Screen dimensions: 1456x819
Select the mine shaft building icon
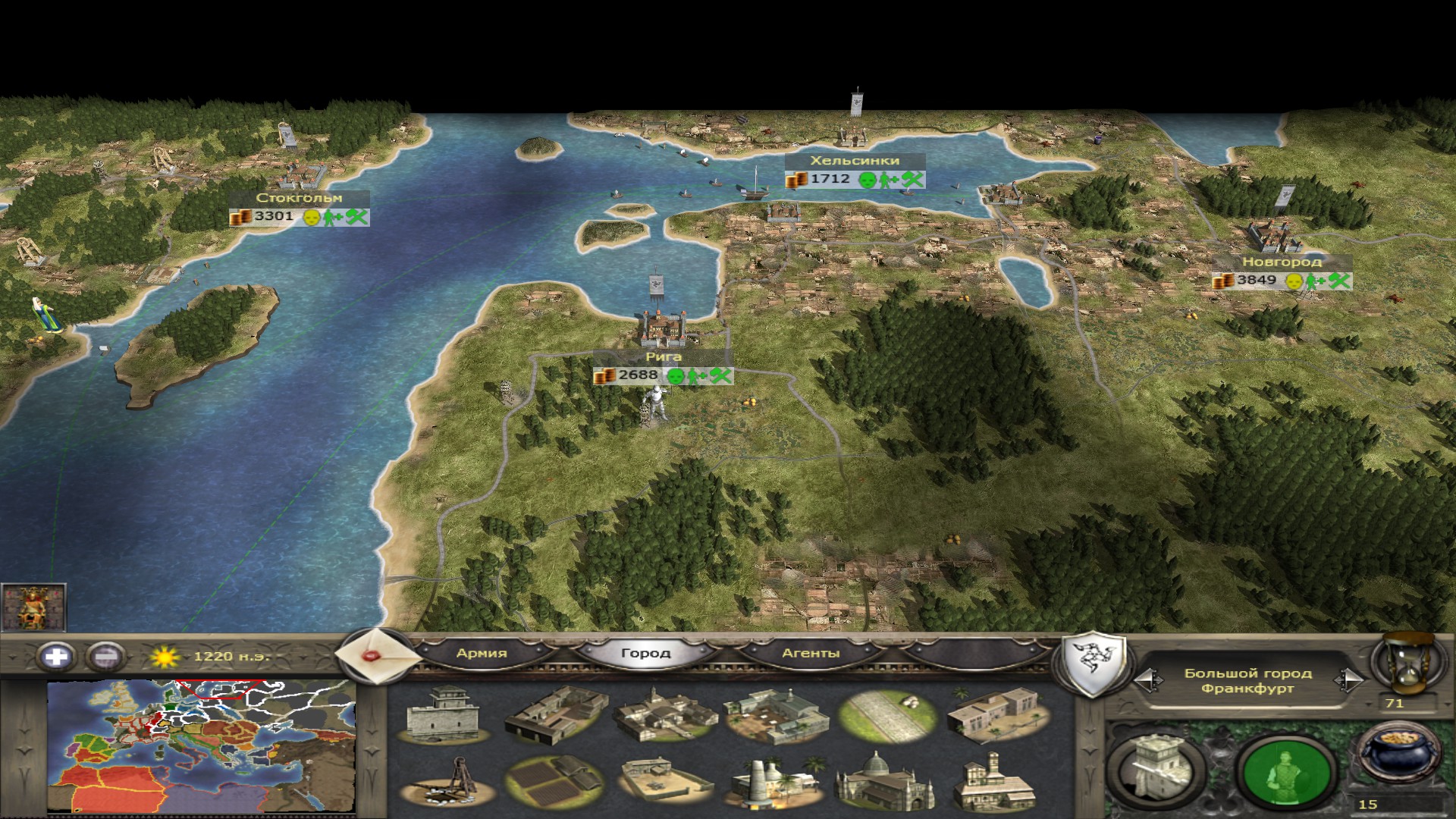coord(444,782)
